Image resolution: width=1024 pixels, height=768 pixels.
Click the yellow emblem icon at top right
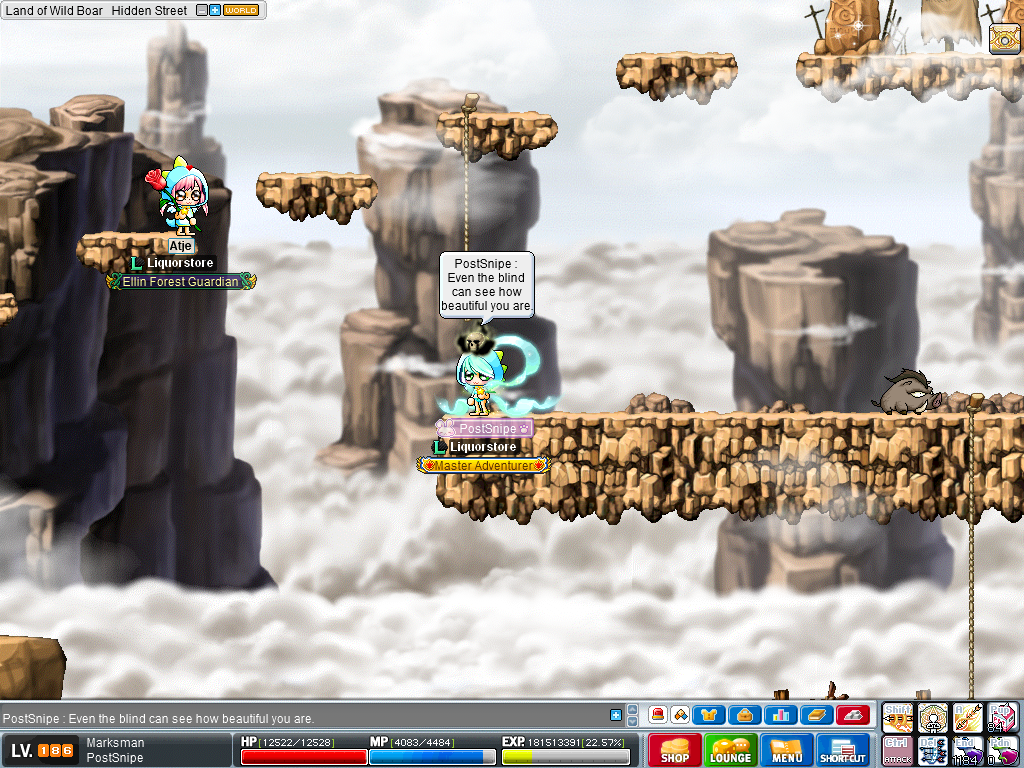1003,38
